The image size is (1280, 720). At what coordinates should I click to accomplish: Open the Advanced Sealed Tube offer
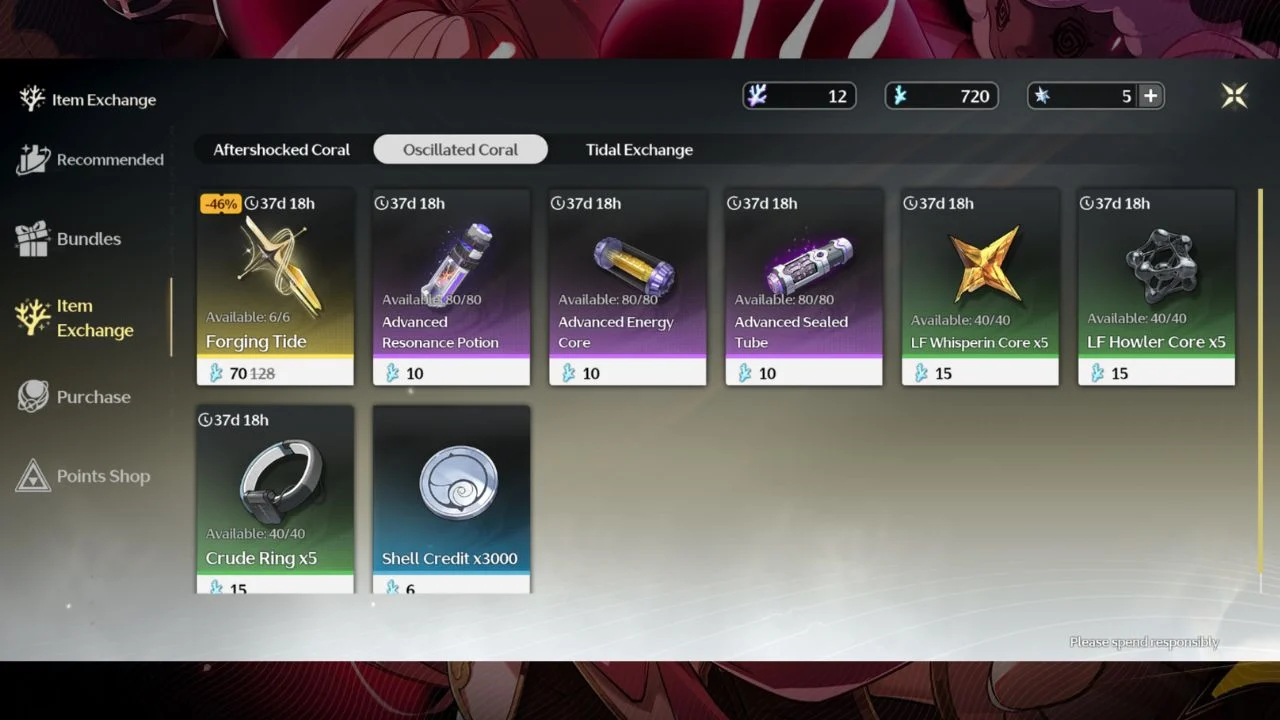tap(803, 285)
